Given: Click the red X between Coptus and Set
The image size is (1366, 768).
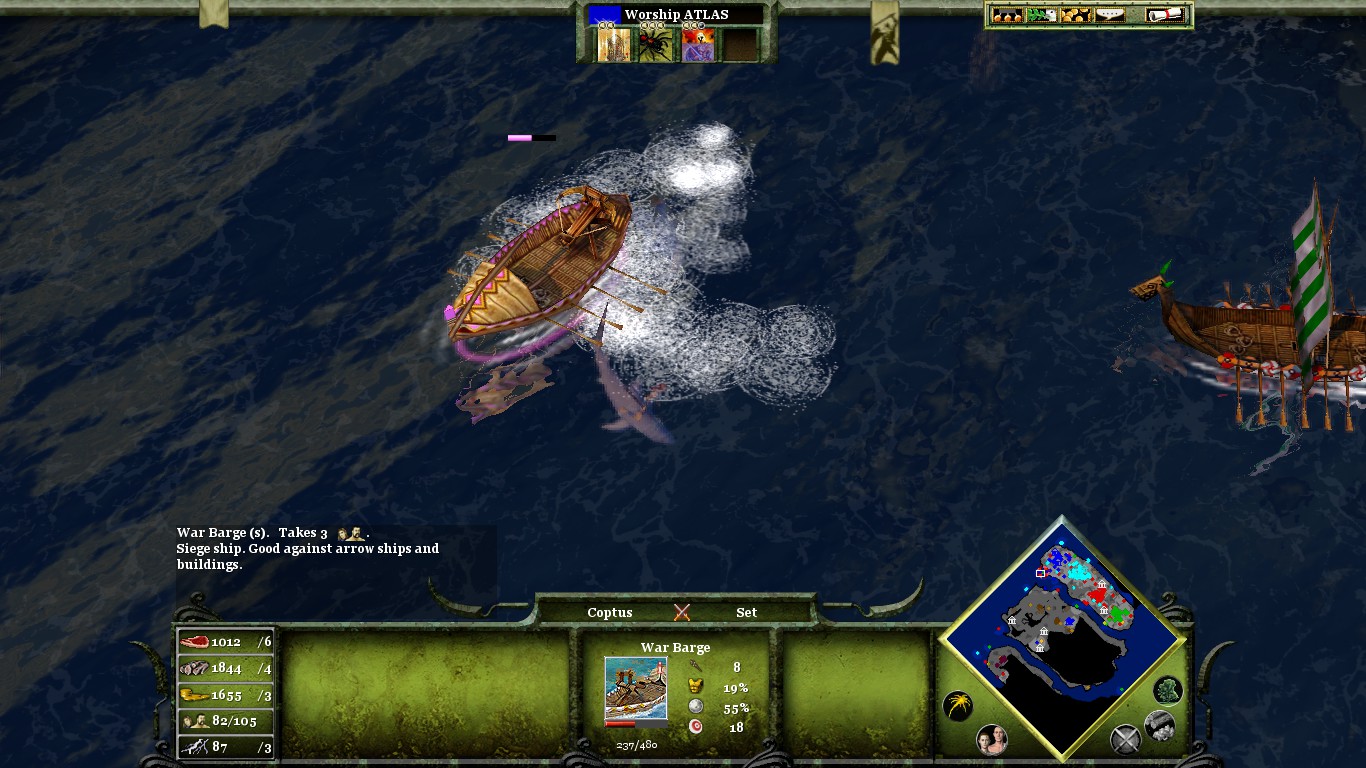Looking at the screenshot, I should click(684, 611).
